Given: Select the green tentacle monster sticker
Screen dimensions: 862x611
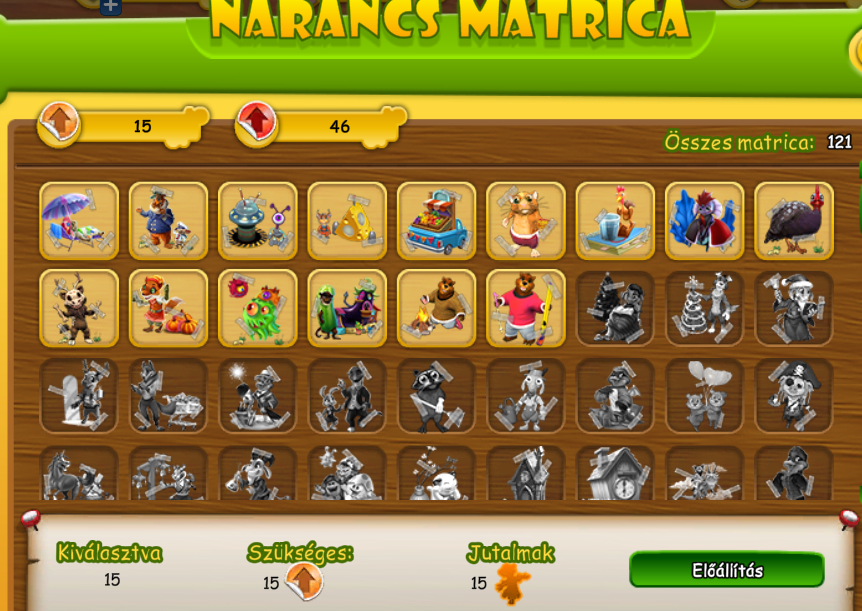Looking at the screenshot, I should pyautogui.click(x=258, y=308).
